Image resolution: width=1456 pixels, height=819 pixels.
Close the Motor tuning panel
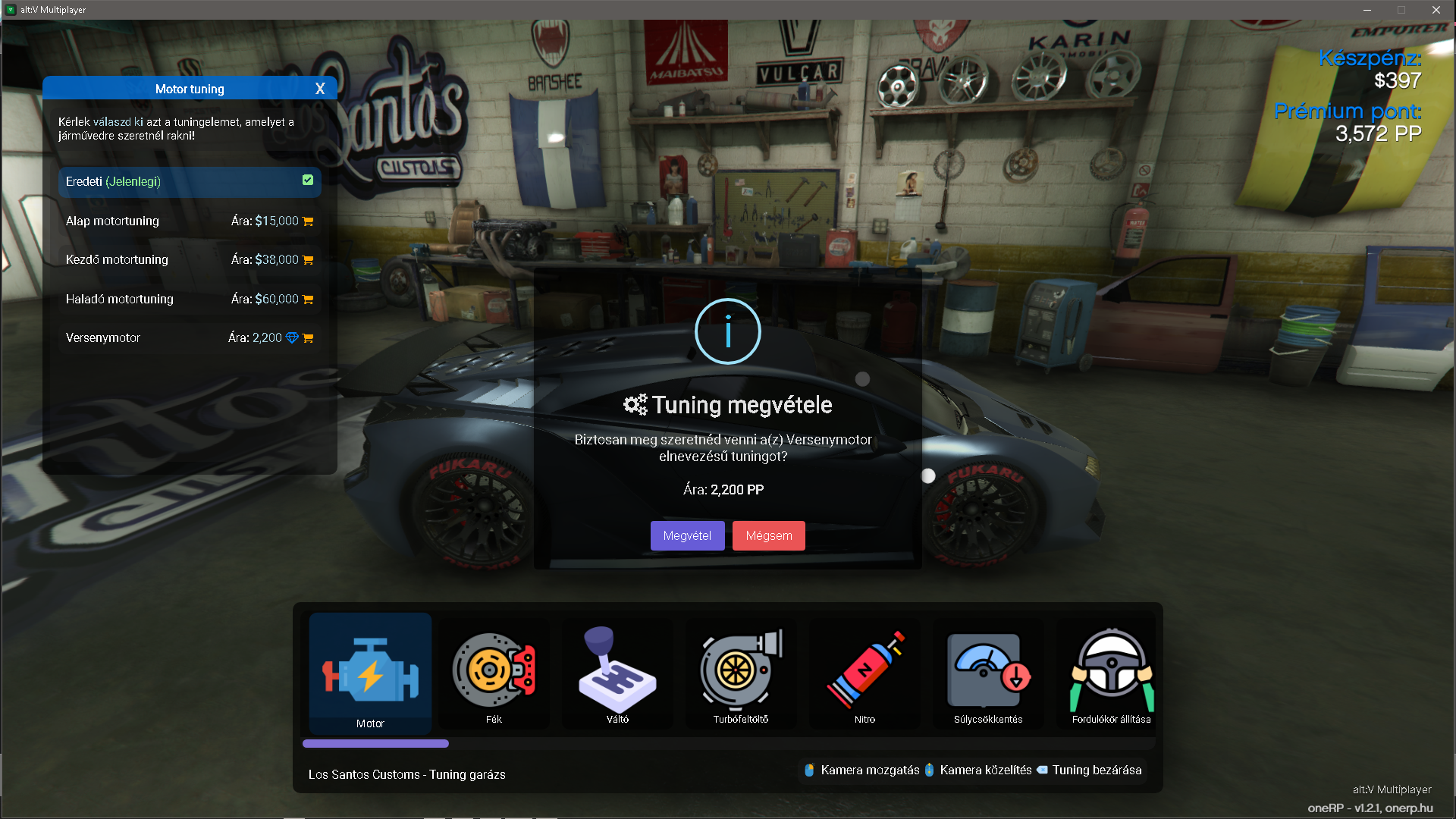click(x=320, y=89)
